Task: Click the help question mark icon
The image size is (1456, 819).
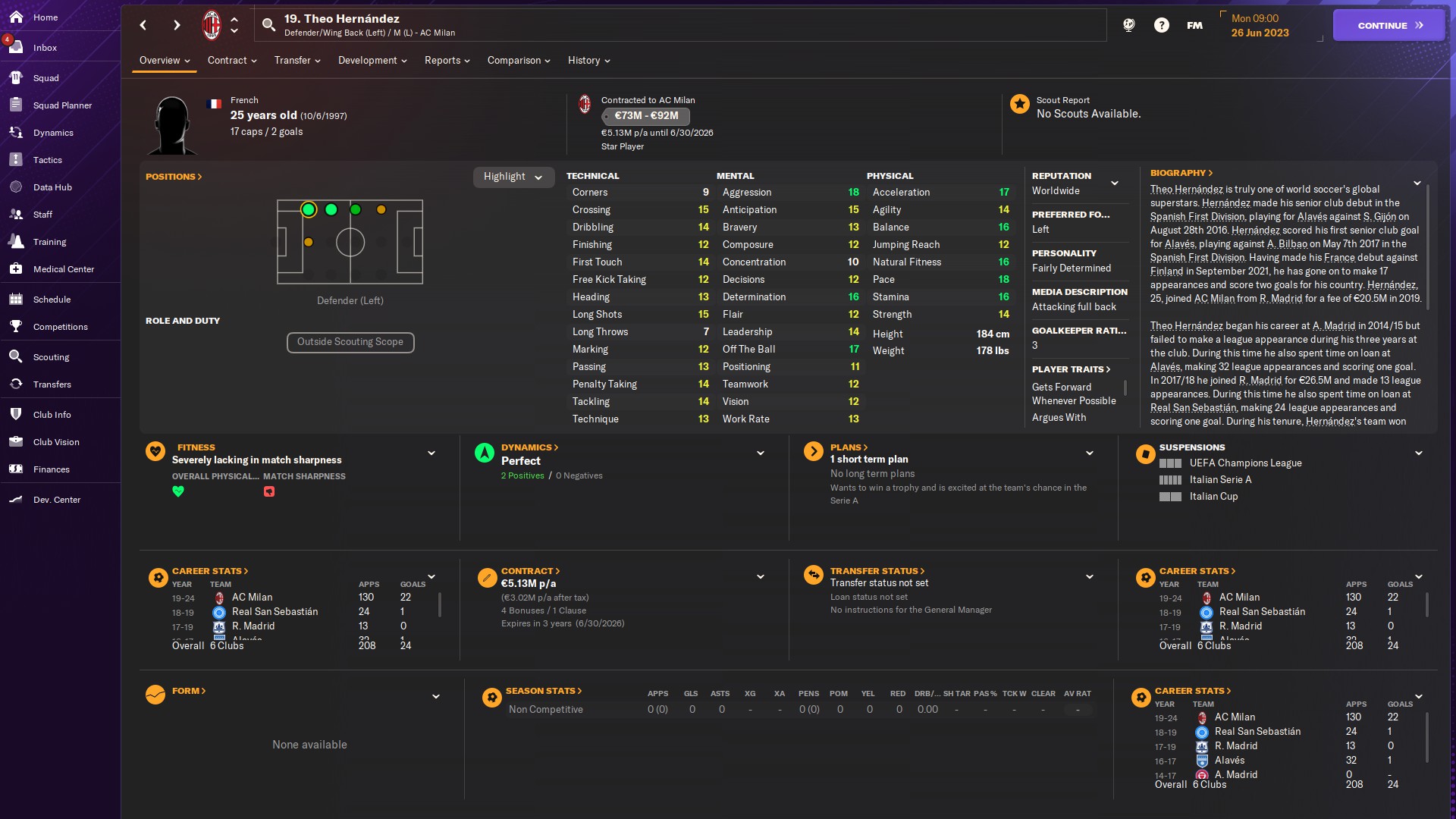Action: pyautogui.click(x=1162, y=24)
